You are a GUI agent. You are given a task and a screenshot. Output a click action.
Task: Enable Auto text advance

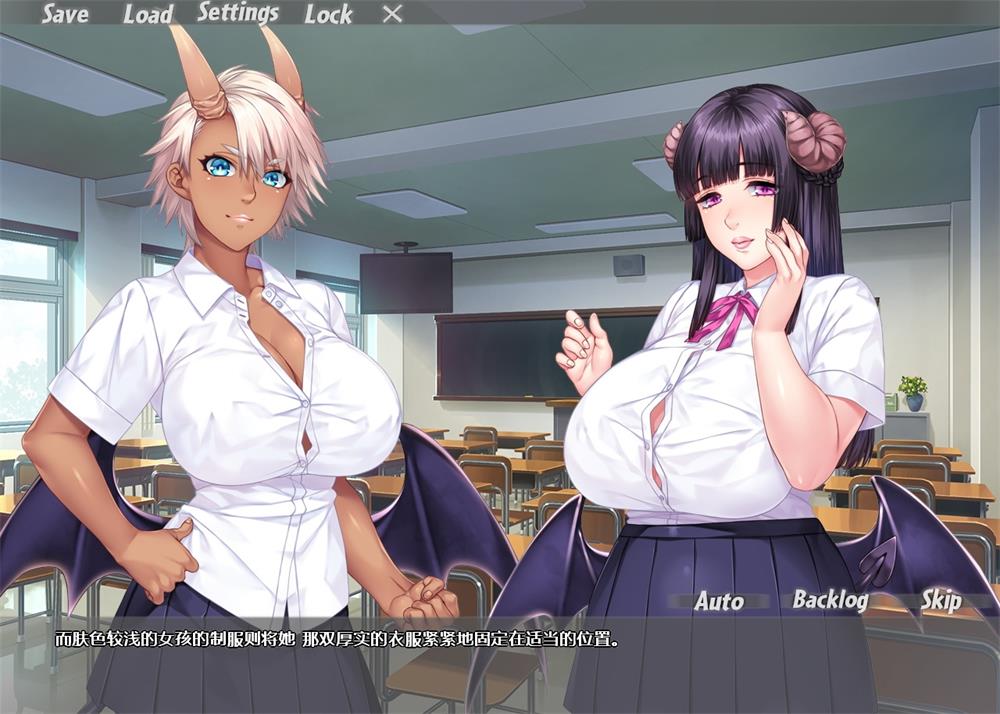[719, 601]
